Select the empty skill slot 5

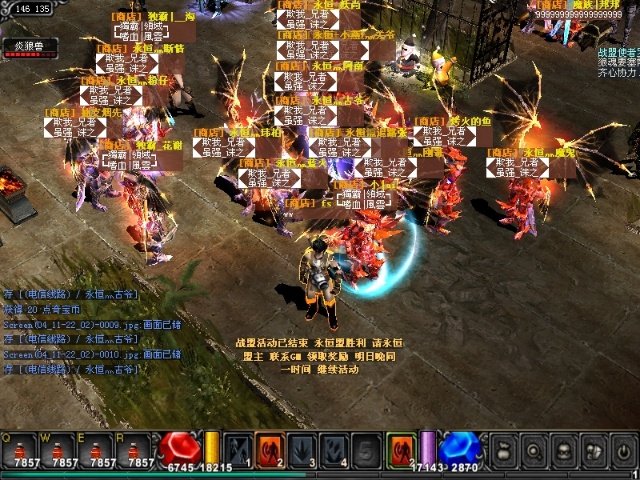point(368,449)
